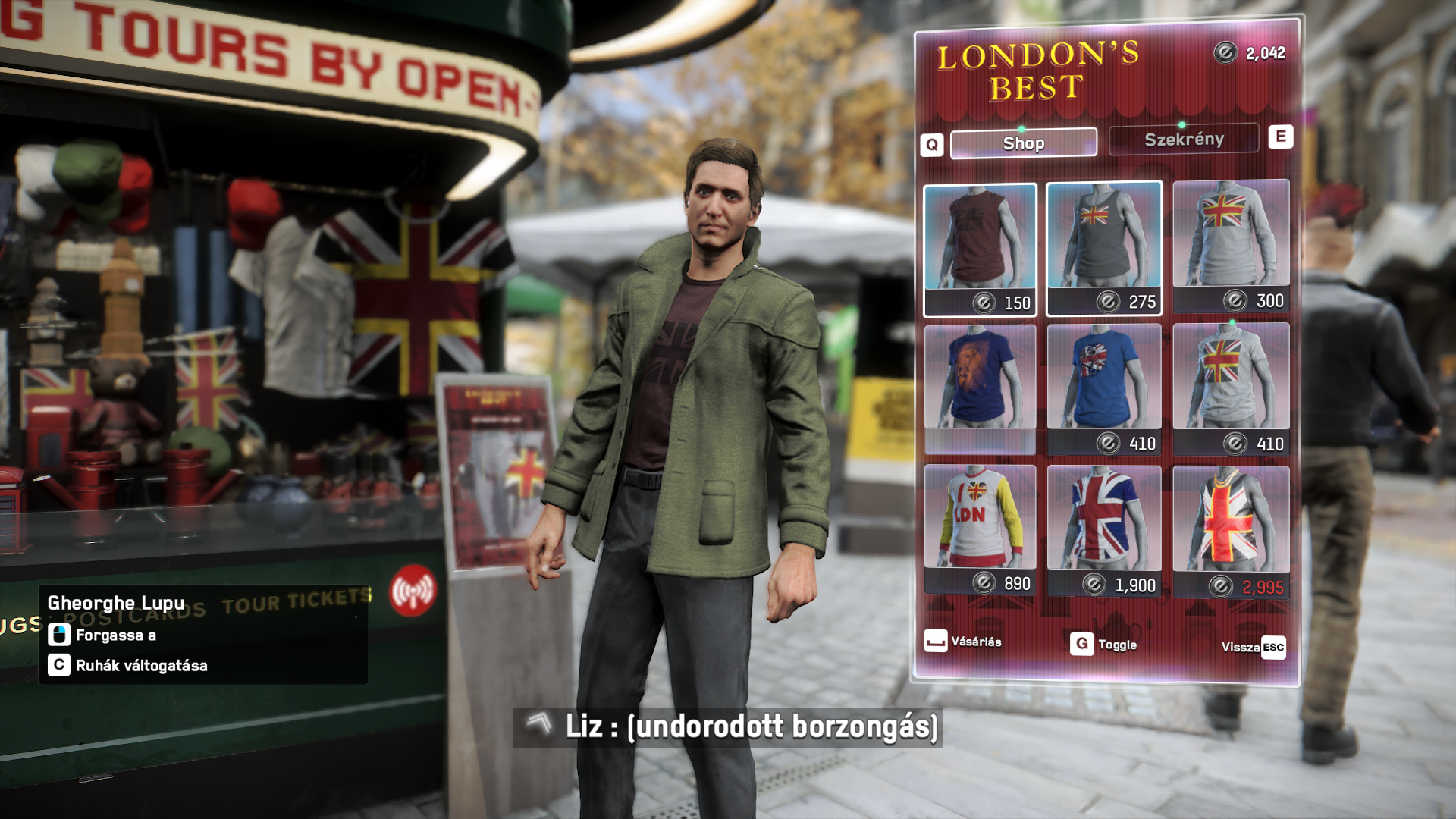Choose the grey Union Jack tank for 275
This screenshot has width=1456, height=819.
1103,247
